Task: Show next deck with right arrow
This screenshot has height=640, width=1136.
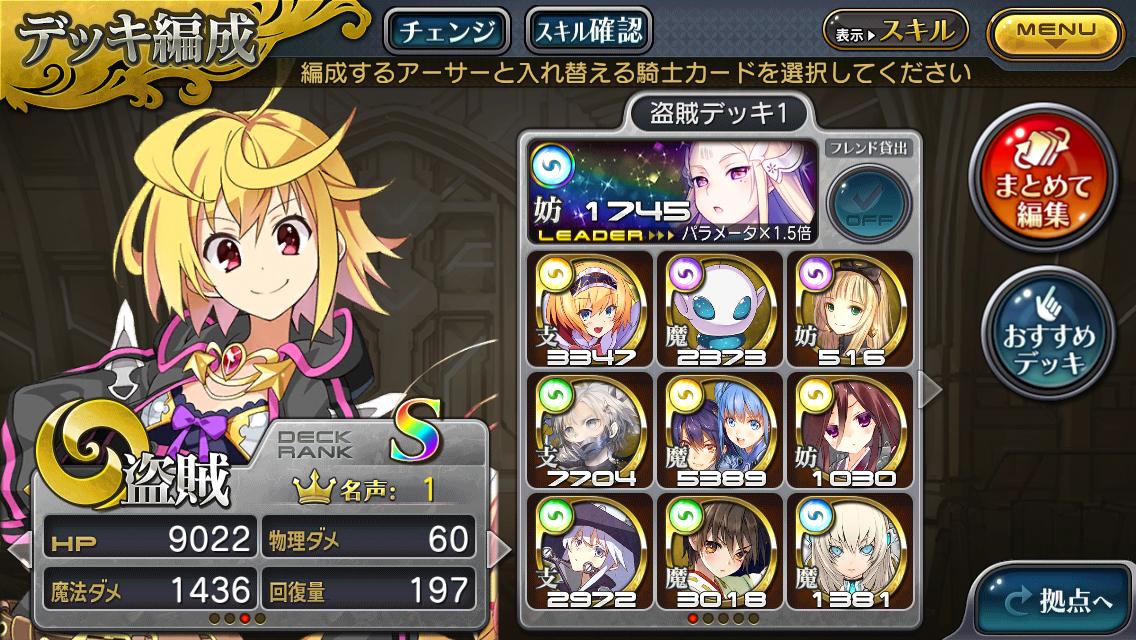Action: coord(930,390)
